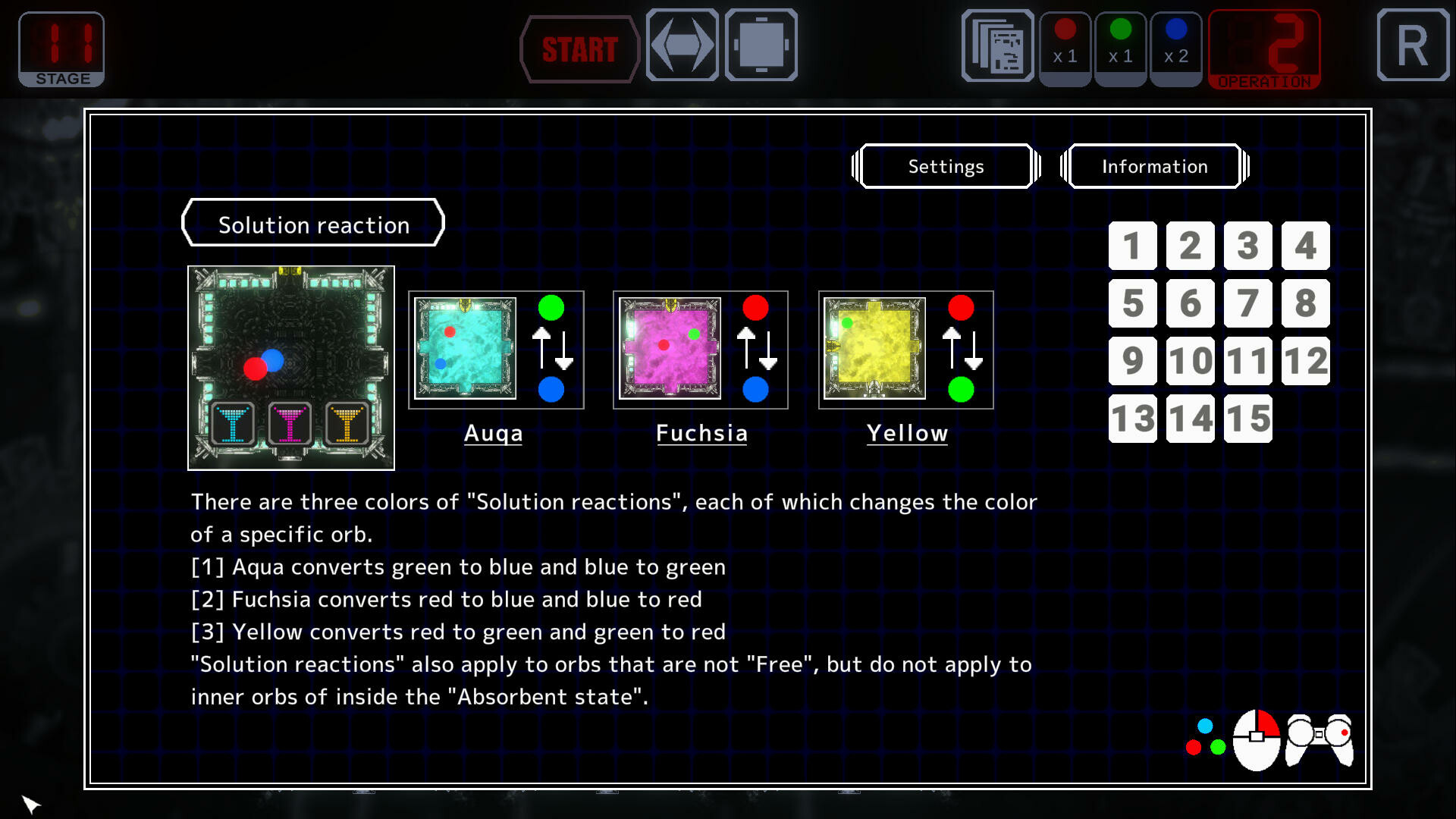
Task: Select the aqua flask icon on the board
Action: [231, 425]
